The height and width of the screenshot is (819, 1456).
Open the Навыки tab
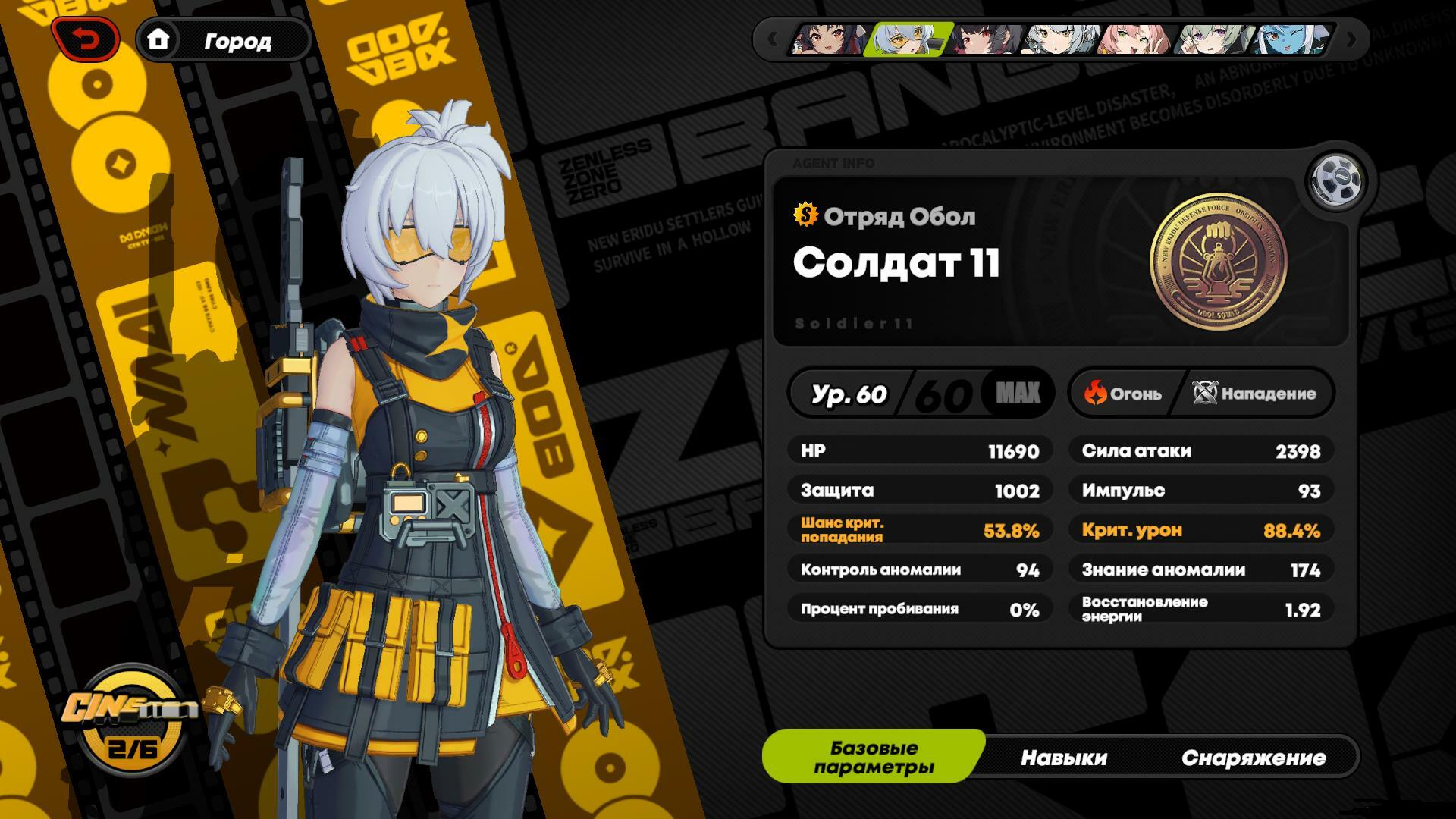(x=1063, y=757)
